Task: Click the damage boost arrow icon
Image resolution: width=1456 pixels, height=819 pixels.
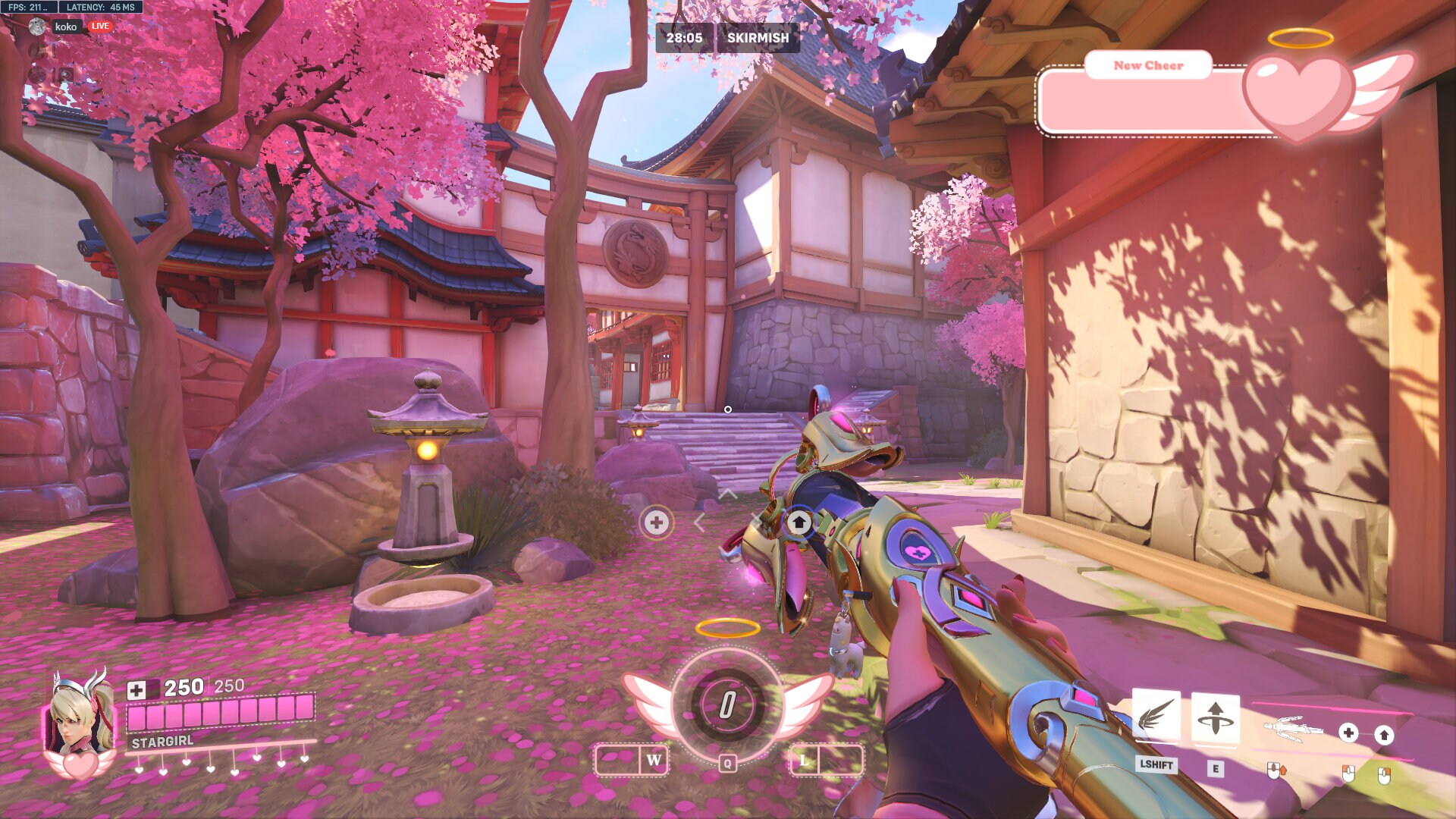Action: click(1385, 736)
